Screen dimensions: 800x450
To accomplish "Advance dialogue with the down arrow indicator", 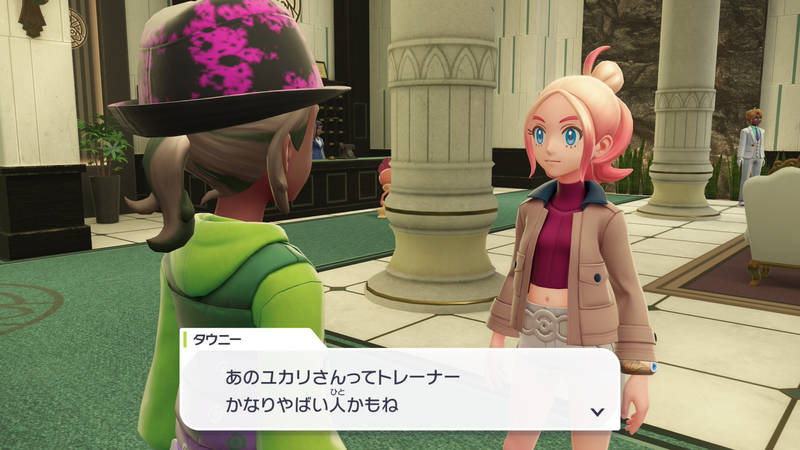I will click(597, 411).
